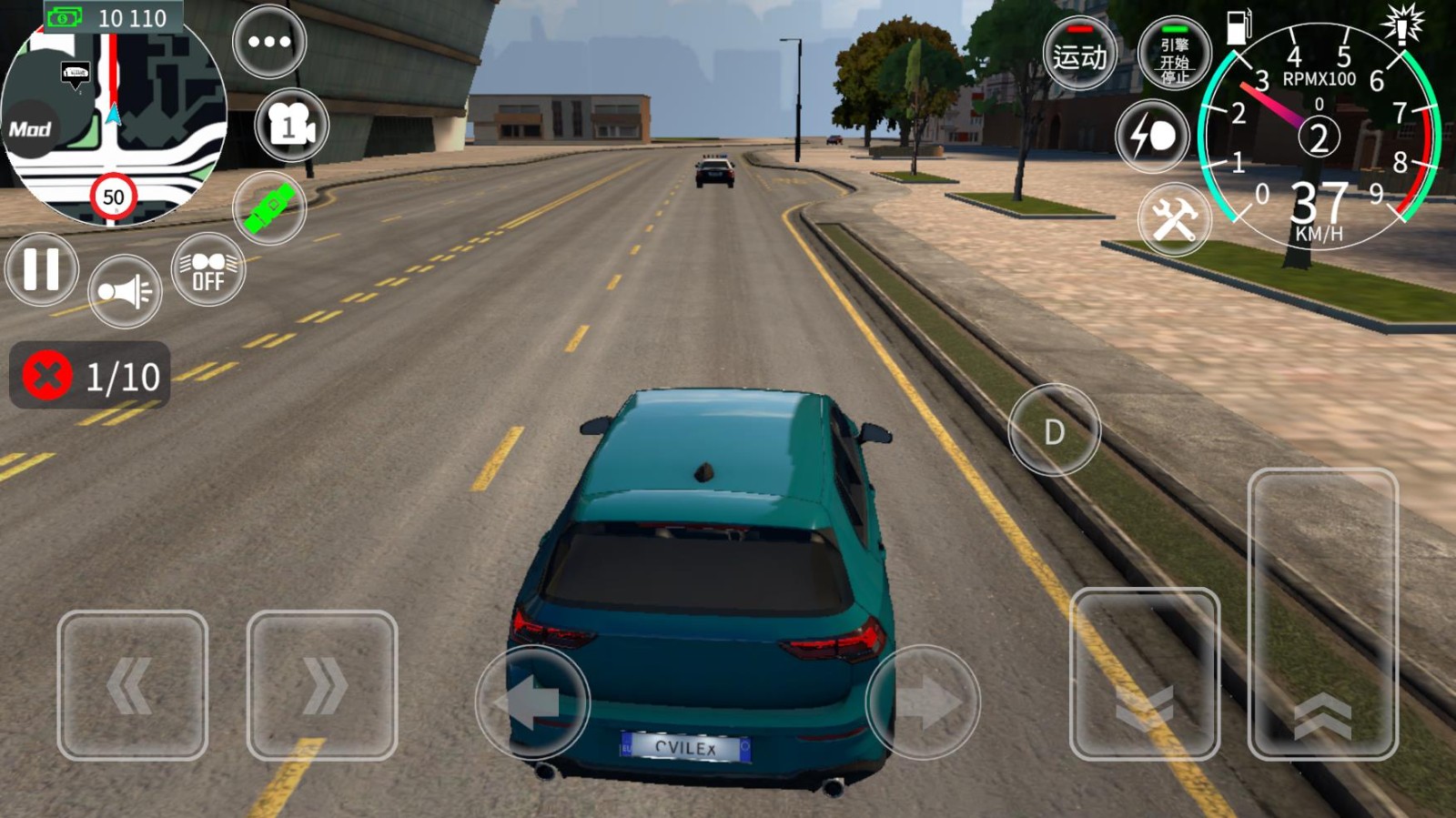Toggle the engine start/stop button

pyautogui.click(x=1174, y=56)
